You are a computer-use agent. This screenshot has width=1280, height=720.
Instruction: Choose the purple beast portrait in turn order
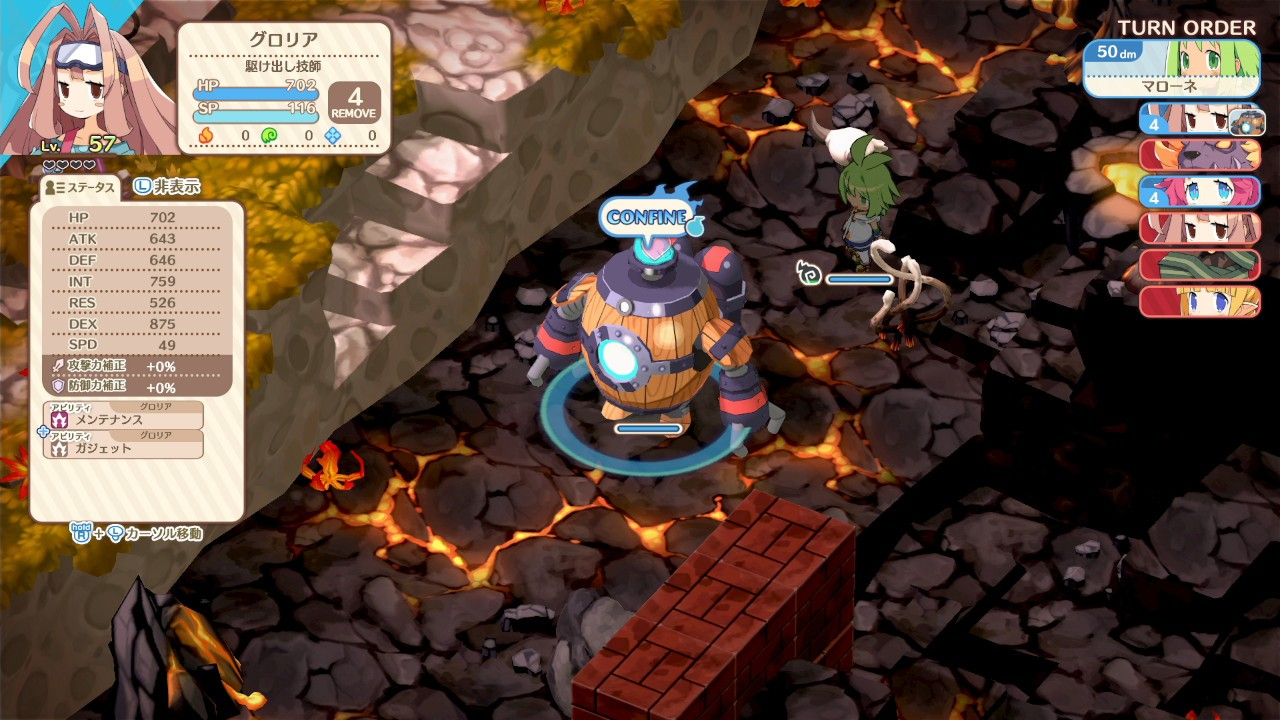point(1199,155)
